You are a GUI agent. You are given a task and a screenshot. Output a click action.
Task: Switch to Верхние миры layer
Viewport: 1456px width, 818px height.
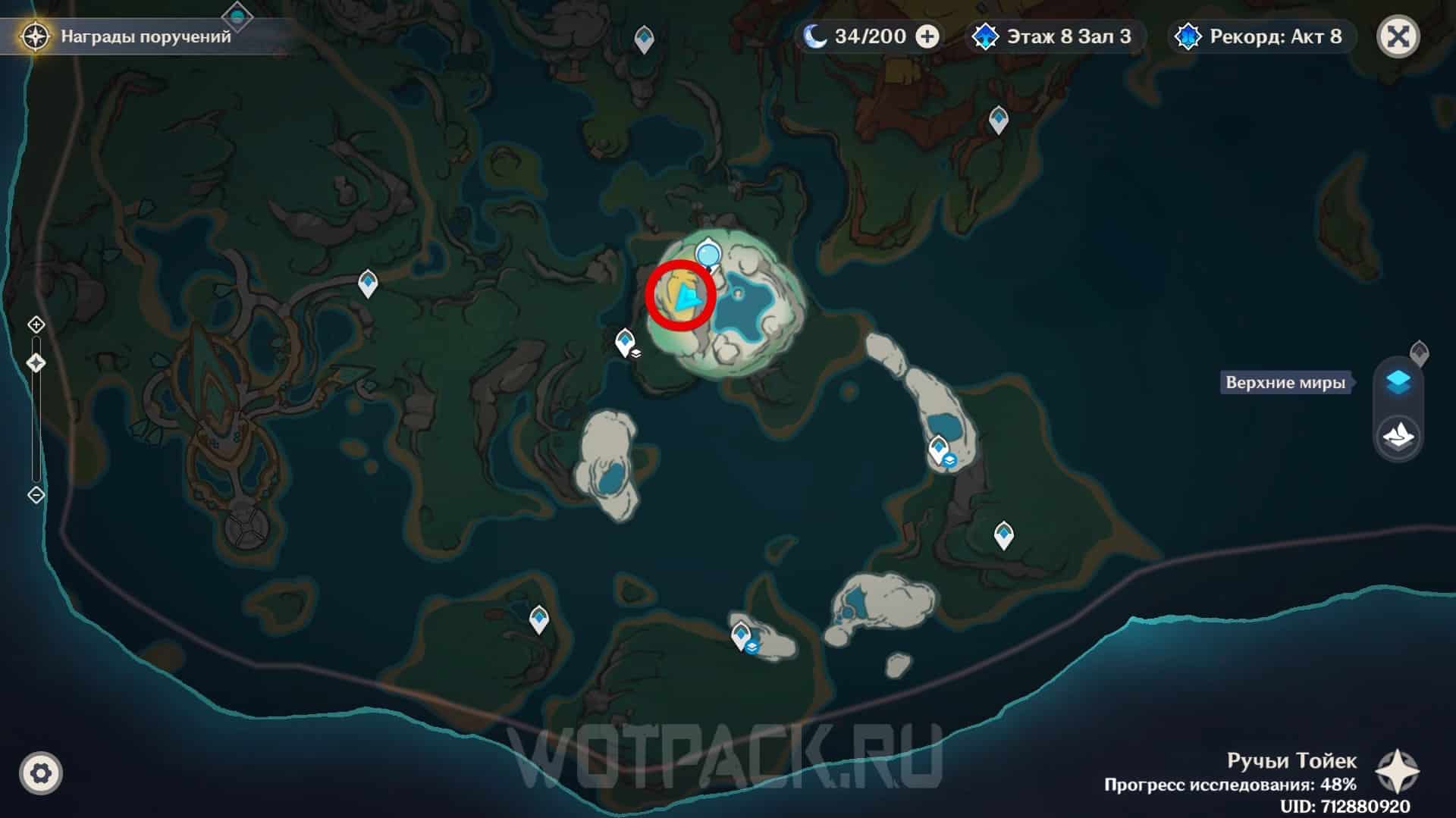pos(1398,382)
